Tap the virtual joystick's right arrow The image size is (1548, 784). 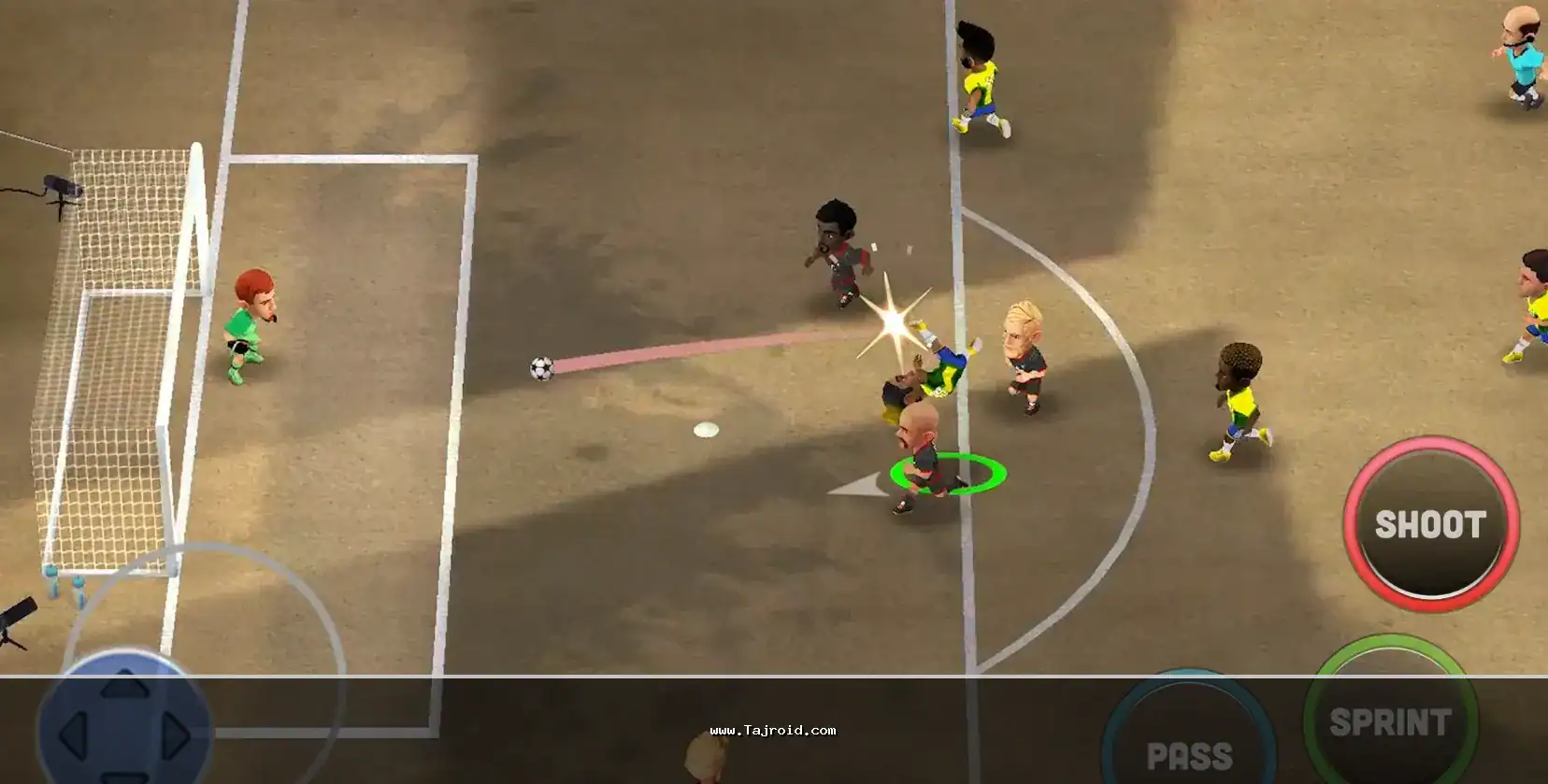coord(175,736)
